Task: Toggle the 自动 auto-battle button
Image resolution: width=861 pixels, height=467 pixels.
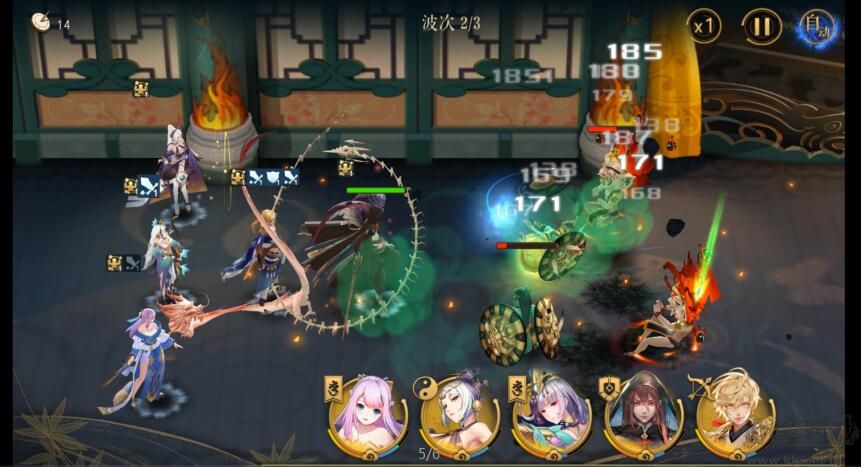Action: [817, 27]
